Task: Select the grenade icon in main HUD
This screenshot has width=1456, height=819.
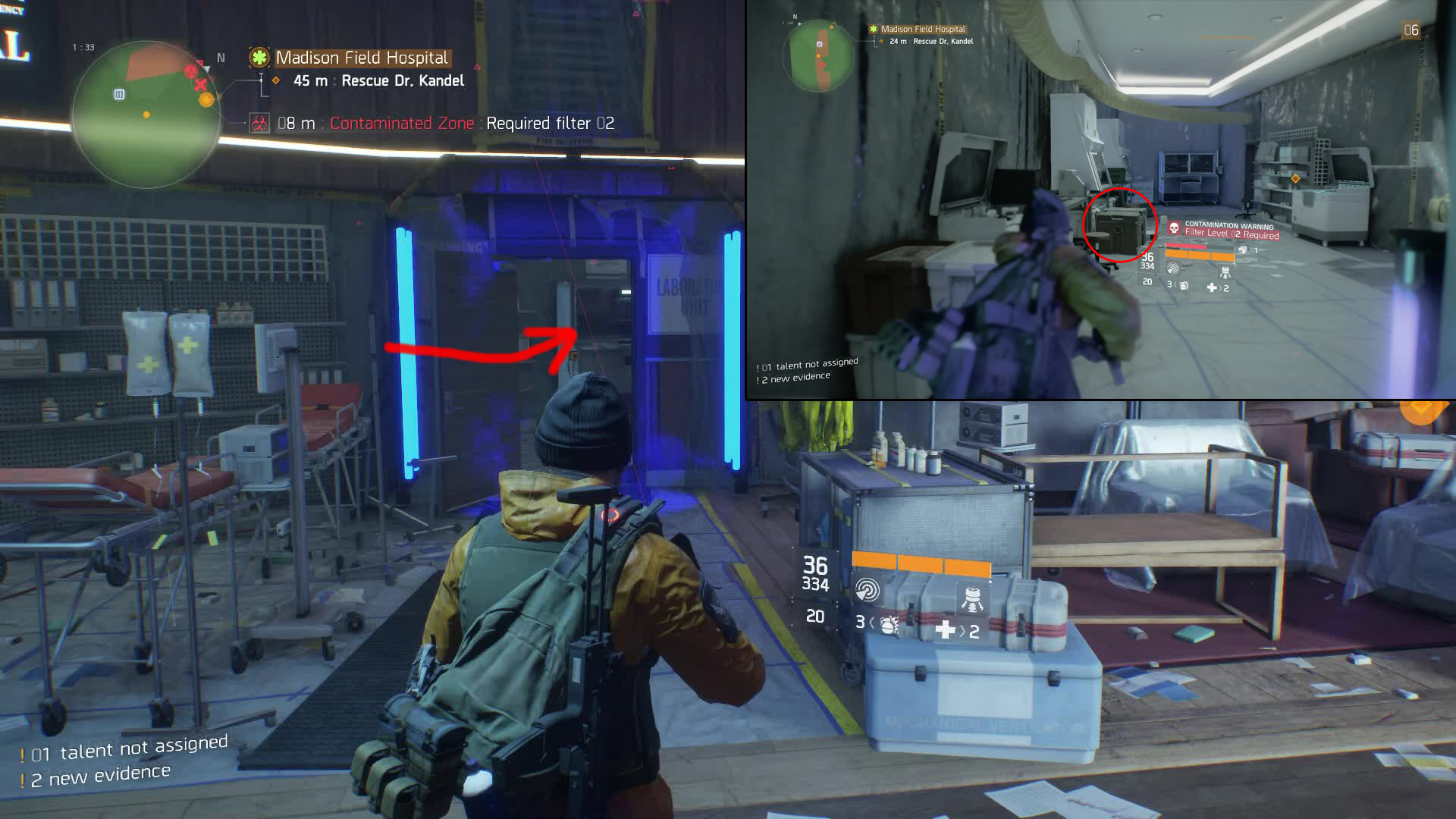Action: (x=889, y=624)
